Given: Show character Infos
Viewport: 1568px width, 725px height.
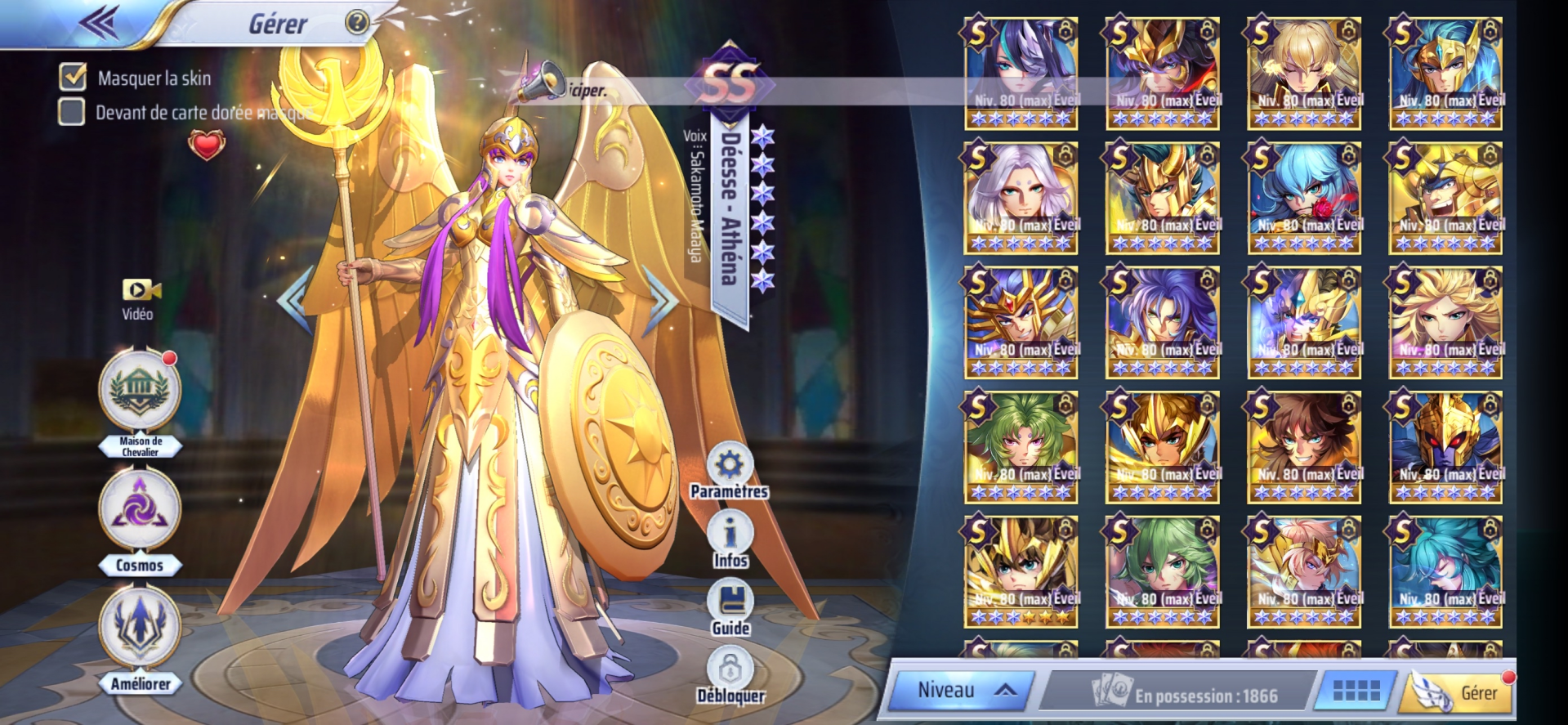Looking at the screenshot, I should pos(730,536).
